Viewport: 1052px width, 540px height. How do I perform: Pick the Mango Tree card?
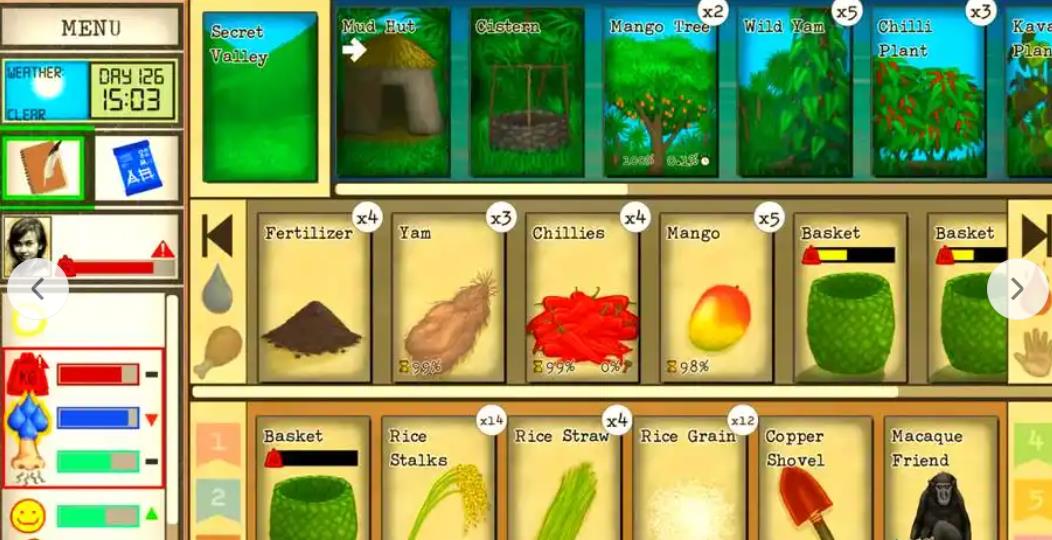pyautogui.click(x=661, y=93)
